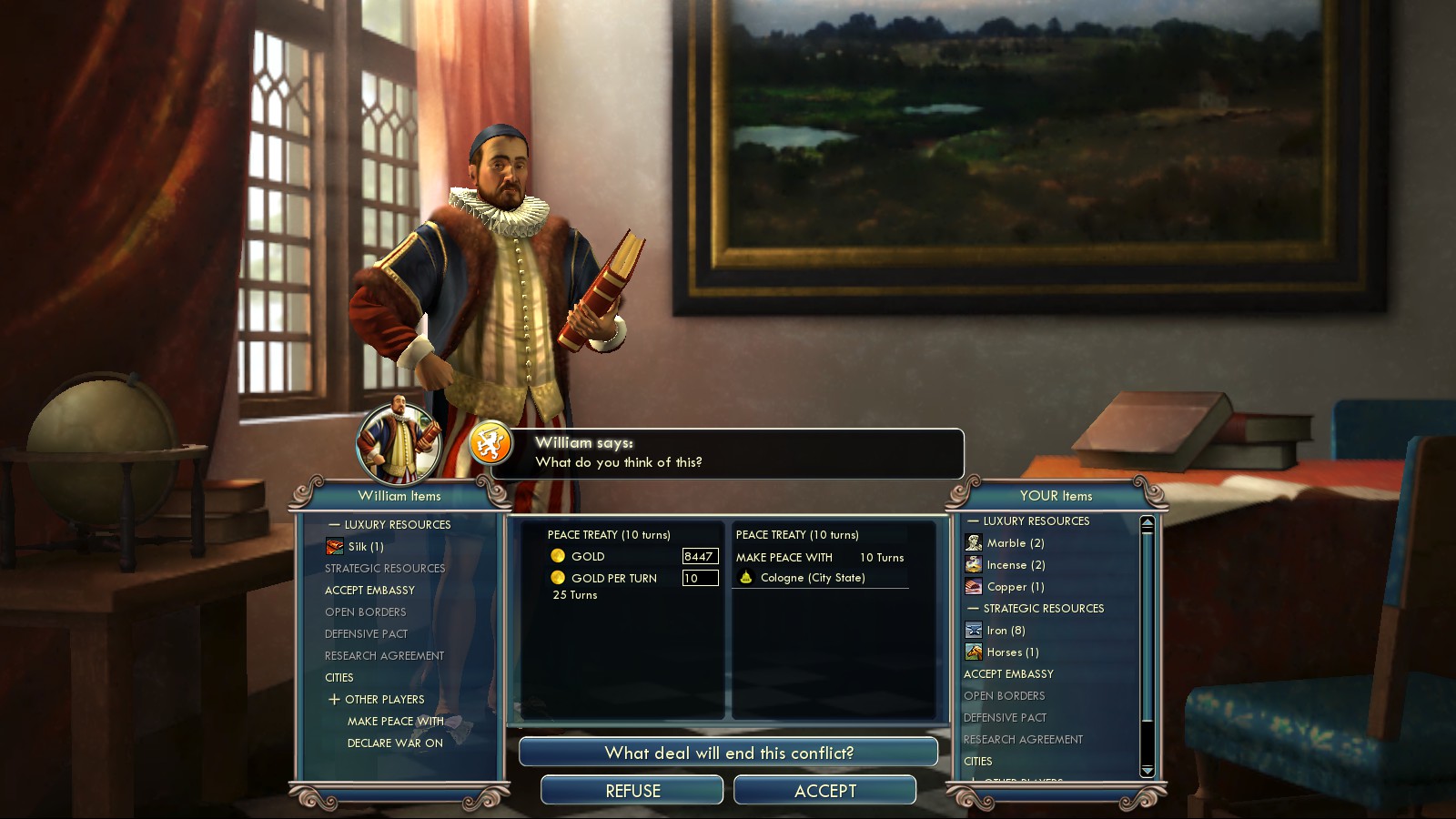Select Silk from William's luxury resources
Image resolution: width=1456 pixels, height=819 pixels.
click(365, 547)
